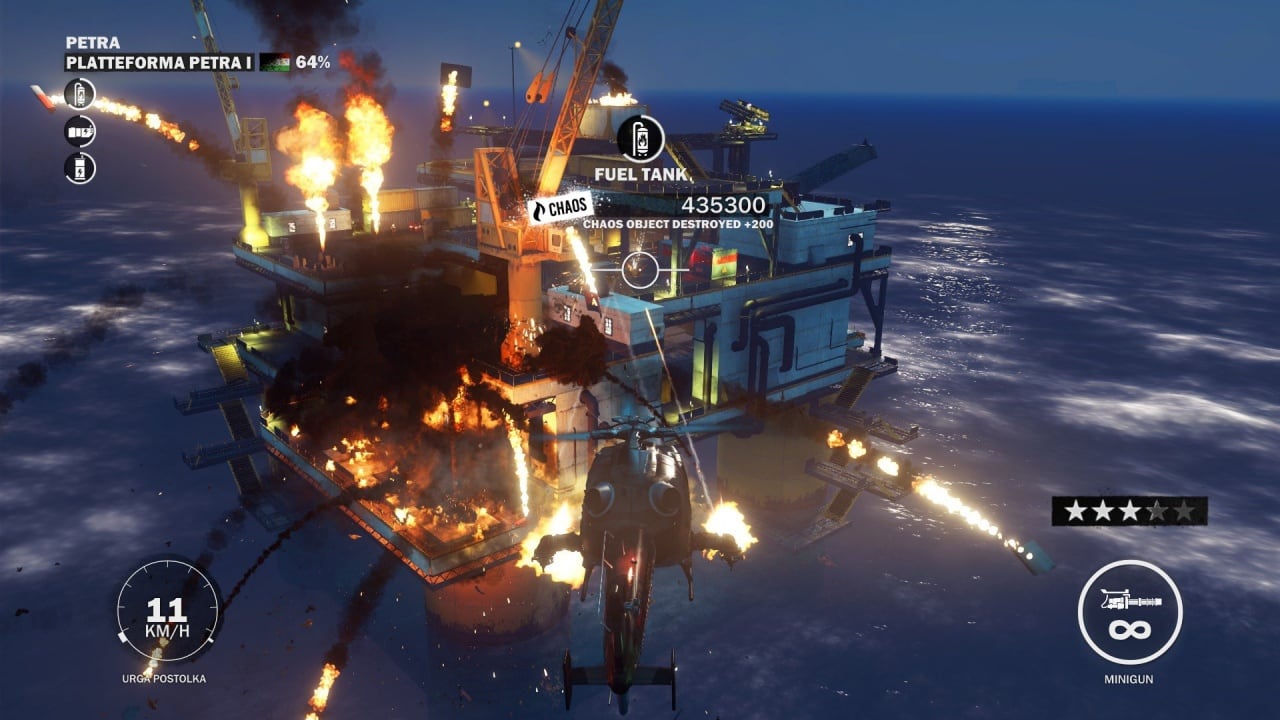Click the Fuel Tank target marker
The height and width of the screenshot is (720, 1280).
(641, 139)
